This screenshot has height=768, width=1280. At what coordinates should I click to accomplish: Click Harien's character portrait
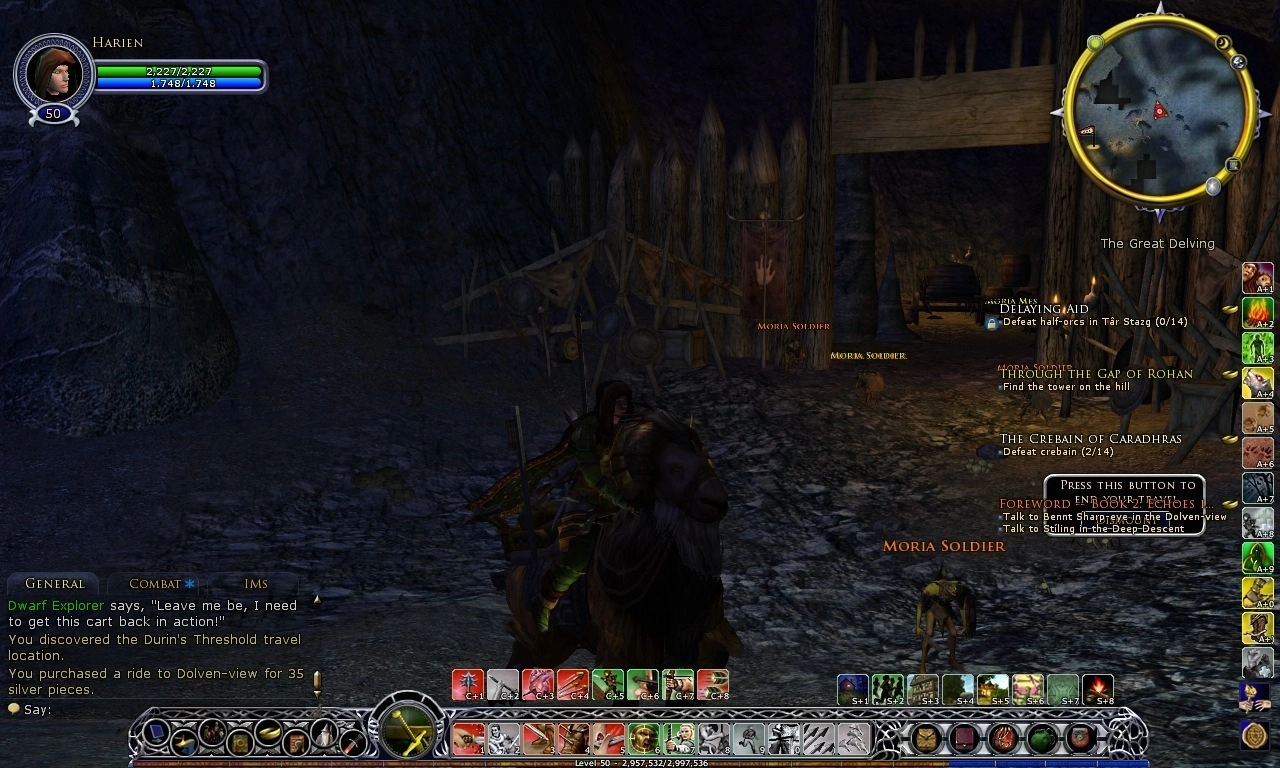[53, 72]
